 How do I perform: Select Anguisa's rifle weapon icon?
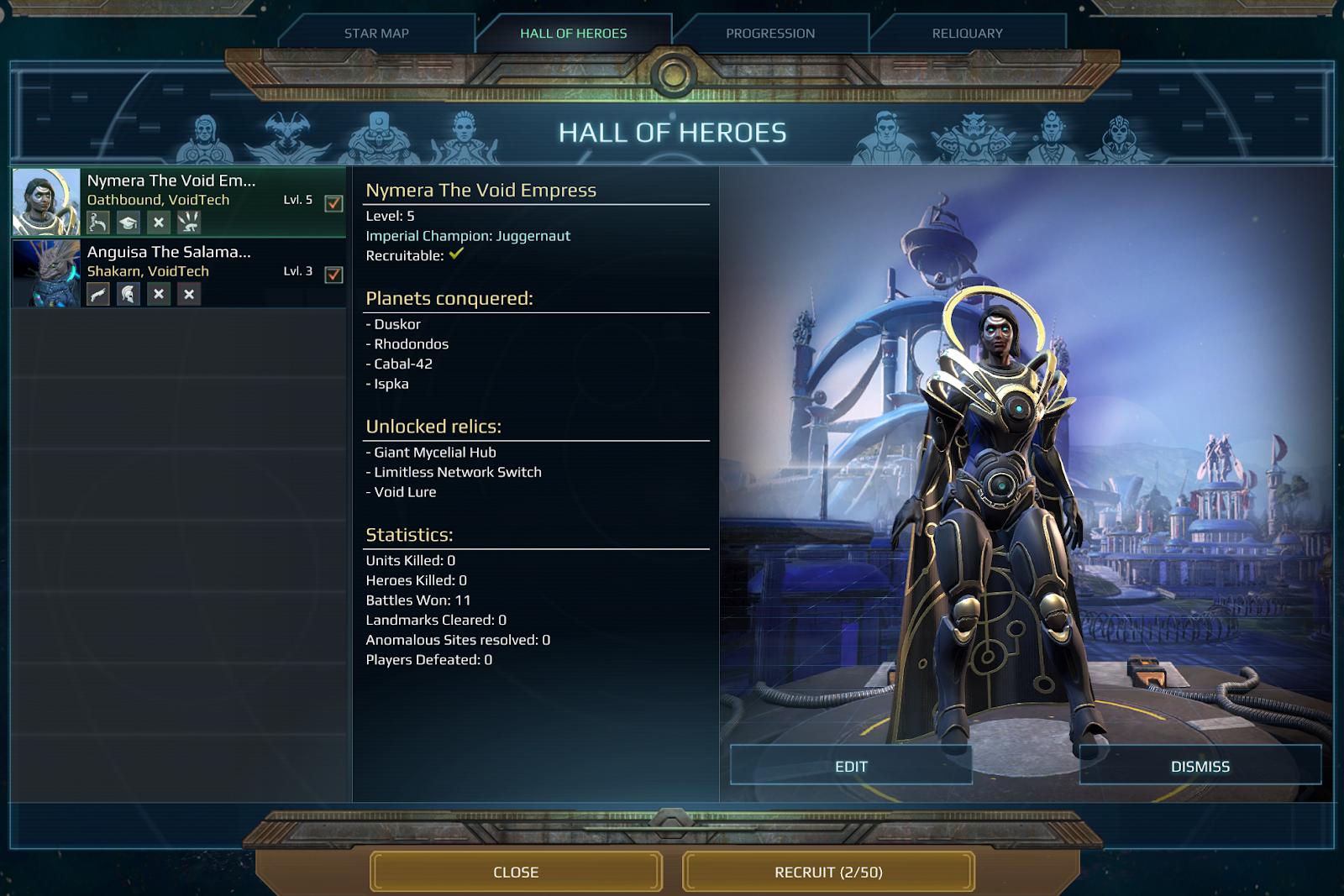coord(98,294)
